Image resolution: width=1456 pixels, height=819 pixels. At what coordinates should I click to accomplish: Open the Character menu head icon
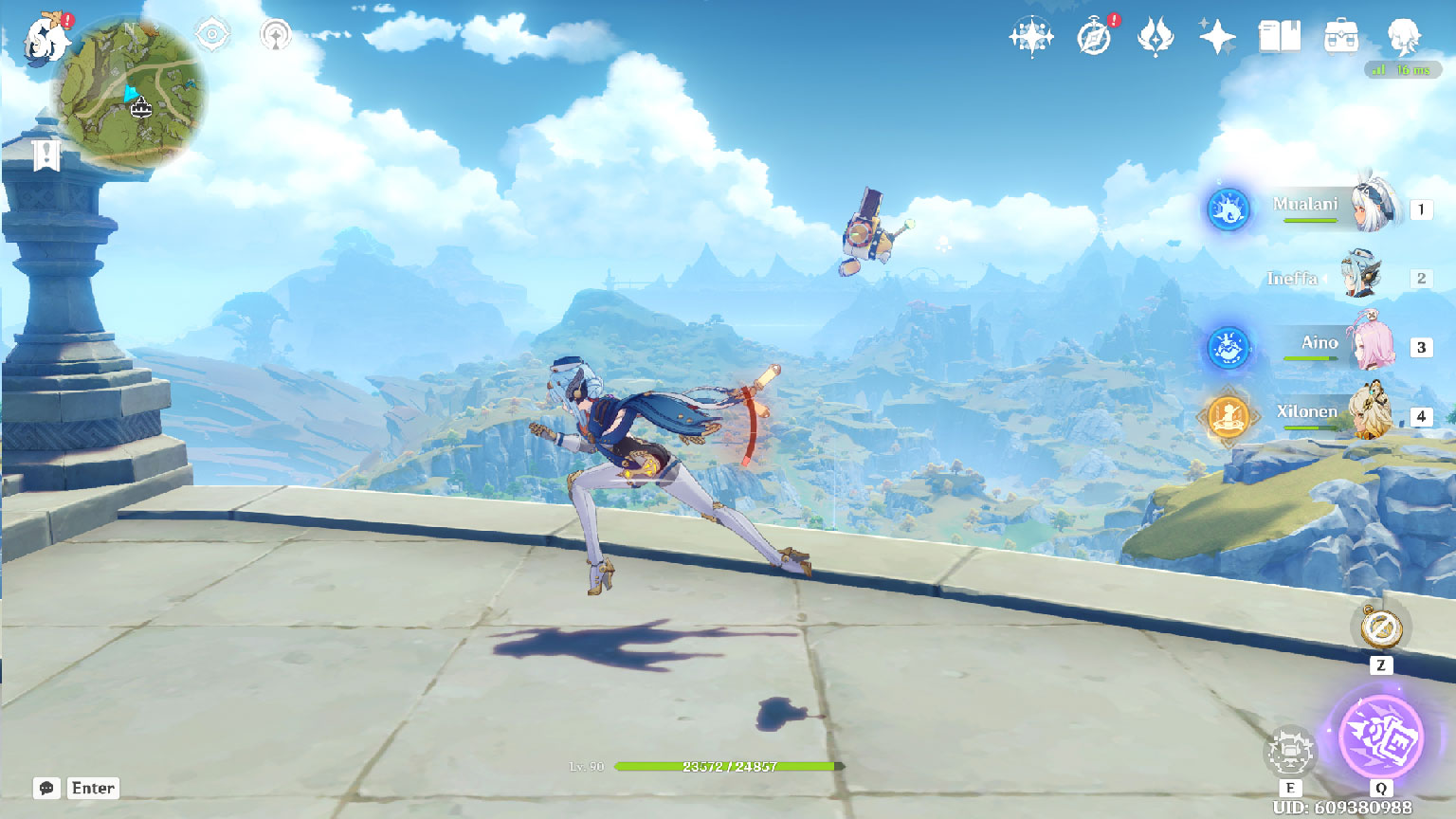coord(1403,38)
